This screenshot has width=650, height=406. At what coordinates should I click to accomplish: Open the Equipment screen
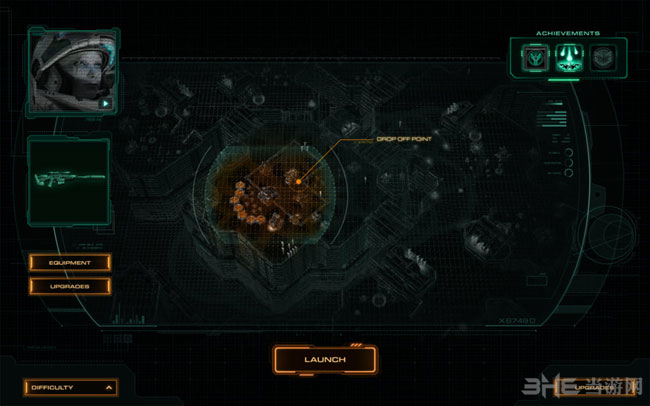(x=69, y=263)
